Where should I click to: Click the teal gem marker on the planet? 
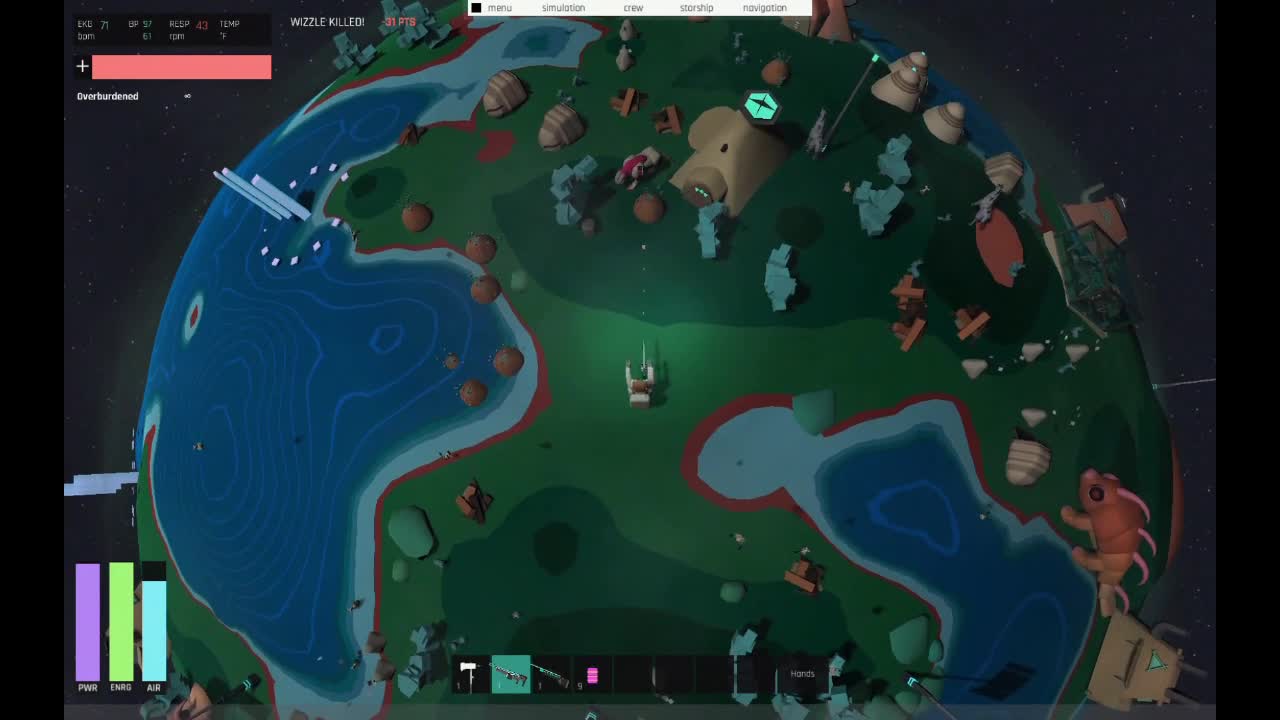click(761, 104)
